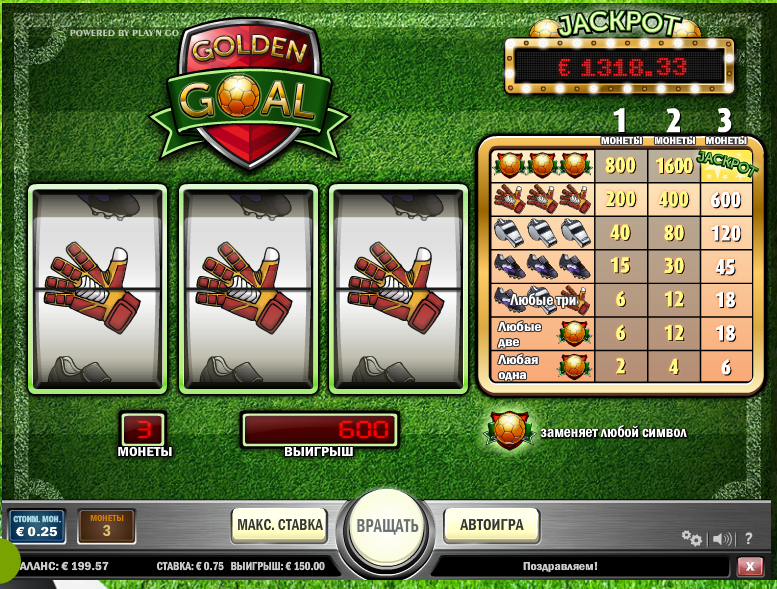
Task: Close the game with the red X button
Action: [749, 566]
